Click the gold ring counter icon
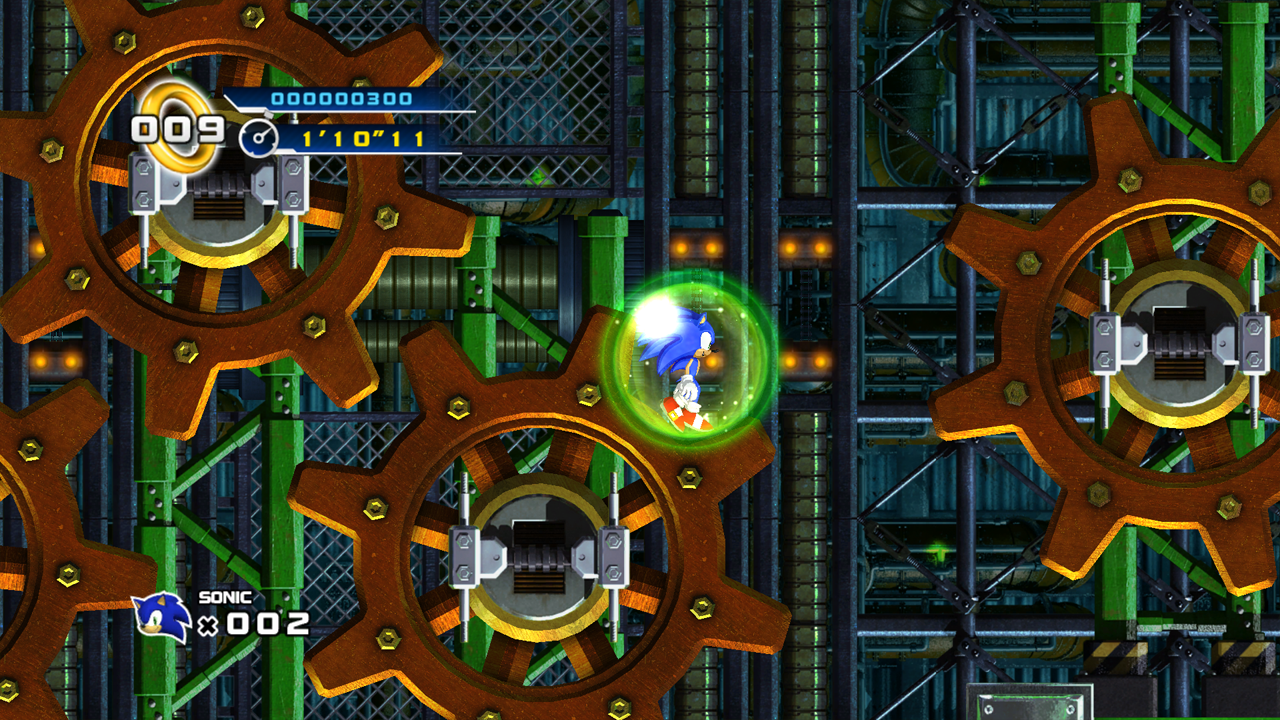Viewport: 1280px width, 720px height. [180, 123]
